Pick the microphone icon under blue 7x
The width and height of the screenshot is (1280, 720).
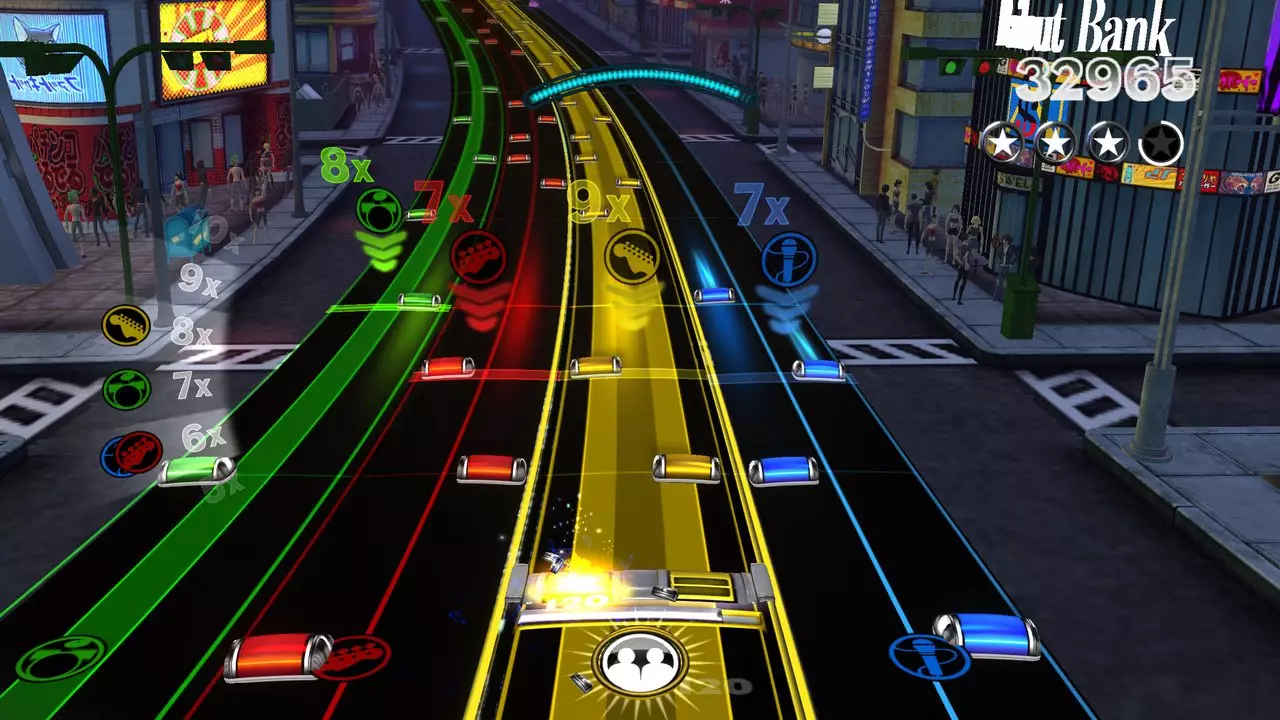coord(789,259)
